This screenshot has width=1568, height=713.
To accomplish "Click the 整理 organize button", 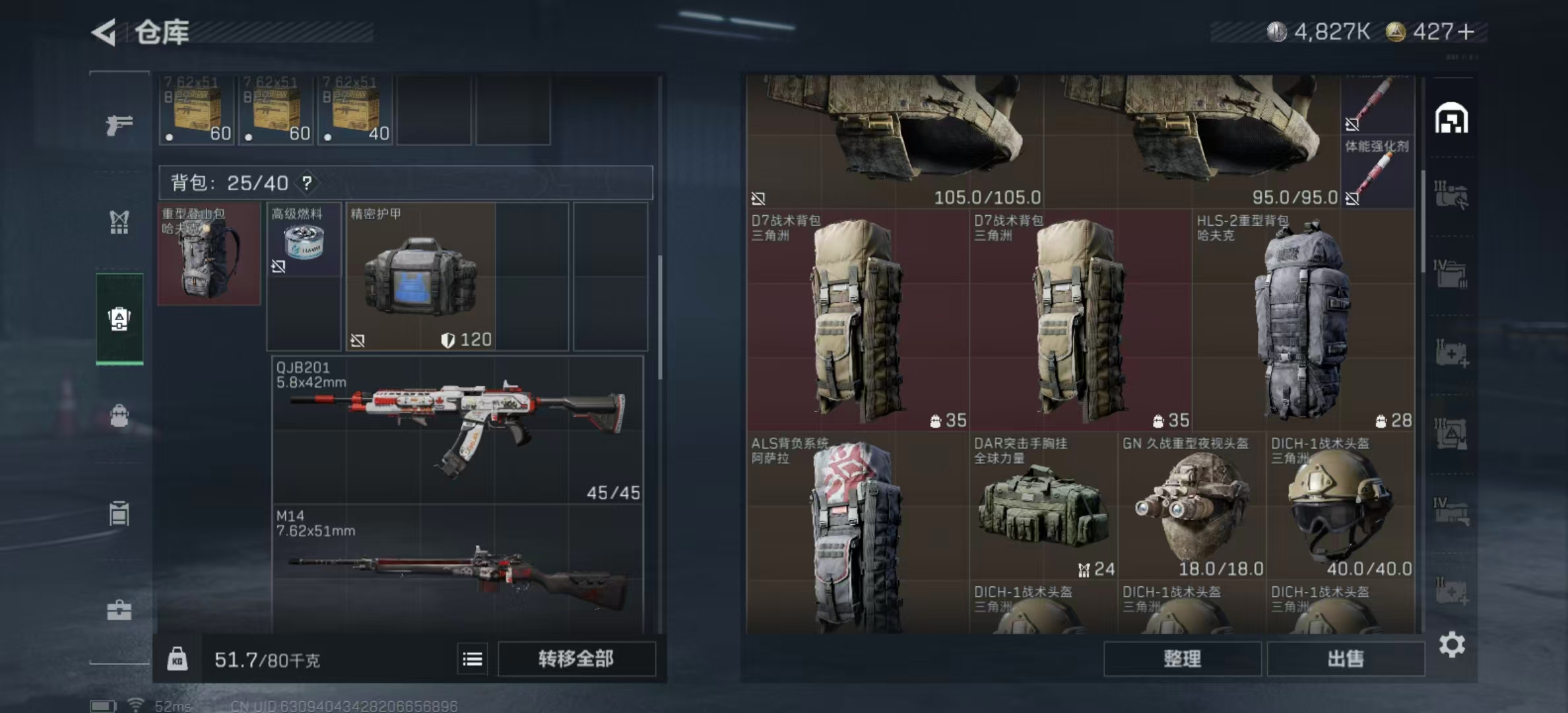I will coord(1182,659).
